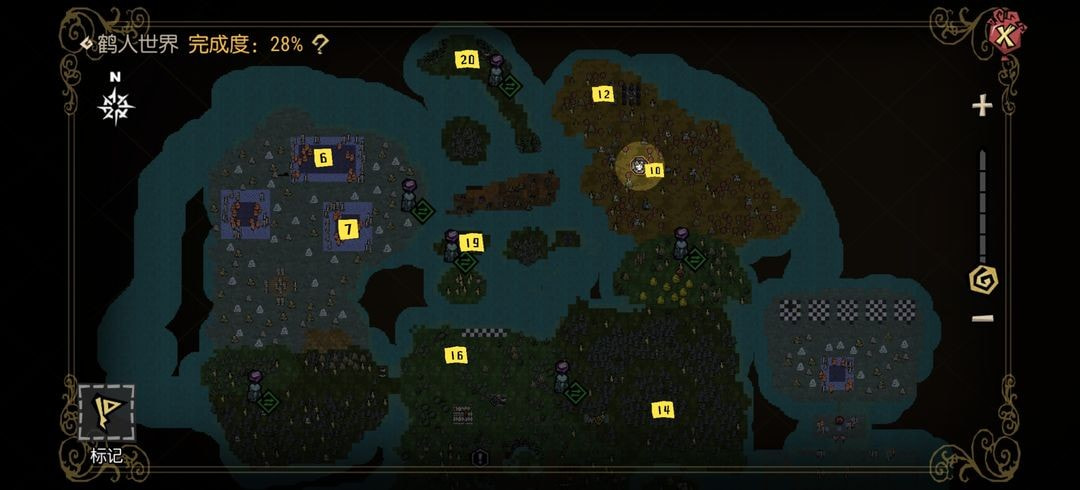
Task: Zoom in with the plus button
Action: click(x=982, y=105)
